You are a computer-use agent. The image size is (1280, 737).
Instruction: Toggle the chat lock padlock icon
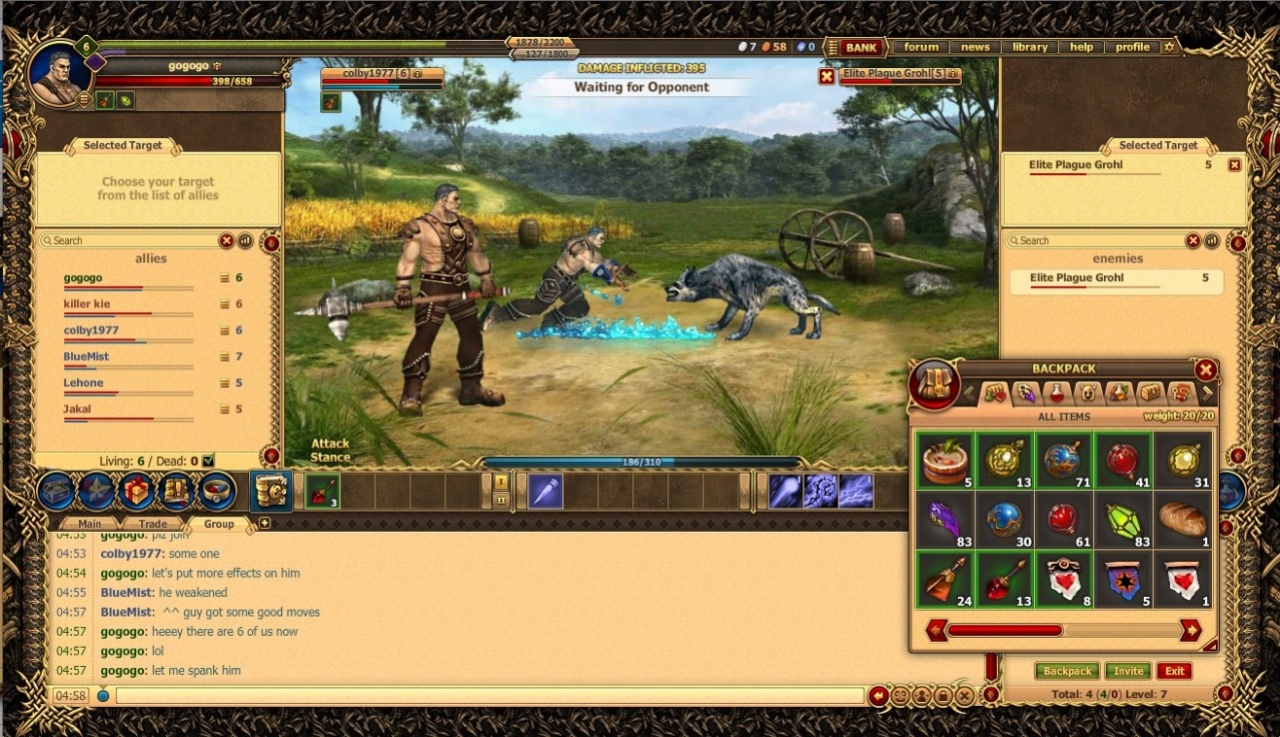pyautogui.click(x=945, y=695)
